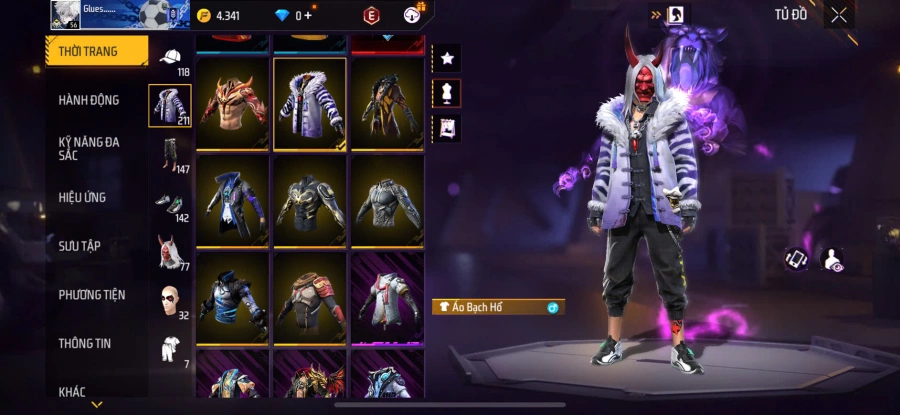Show the shoes category
The height and width of the screenshot is (415, 900).
click(170, 203)
